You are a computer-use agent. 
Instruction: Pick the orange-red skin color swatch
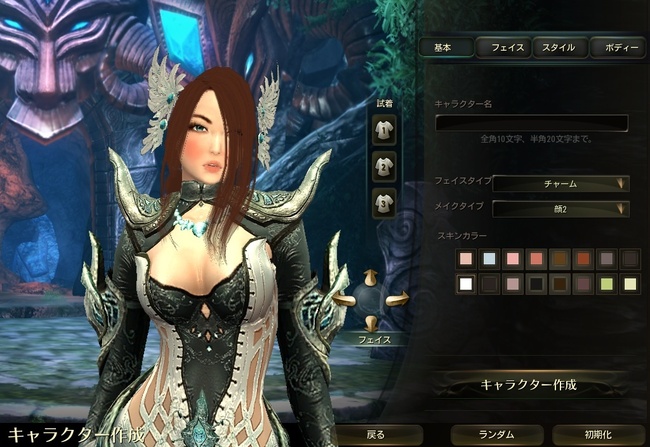pyautogui.click(x=582, y=259)
